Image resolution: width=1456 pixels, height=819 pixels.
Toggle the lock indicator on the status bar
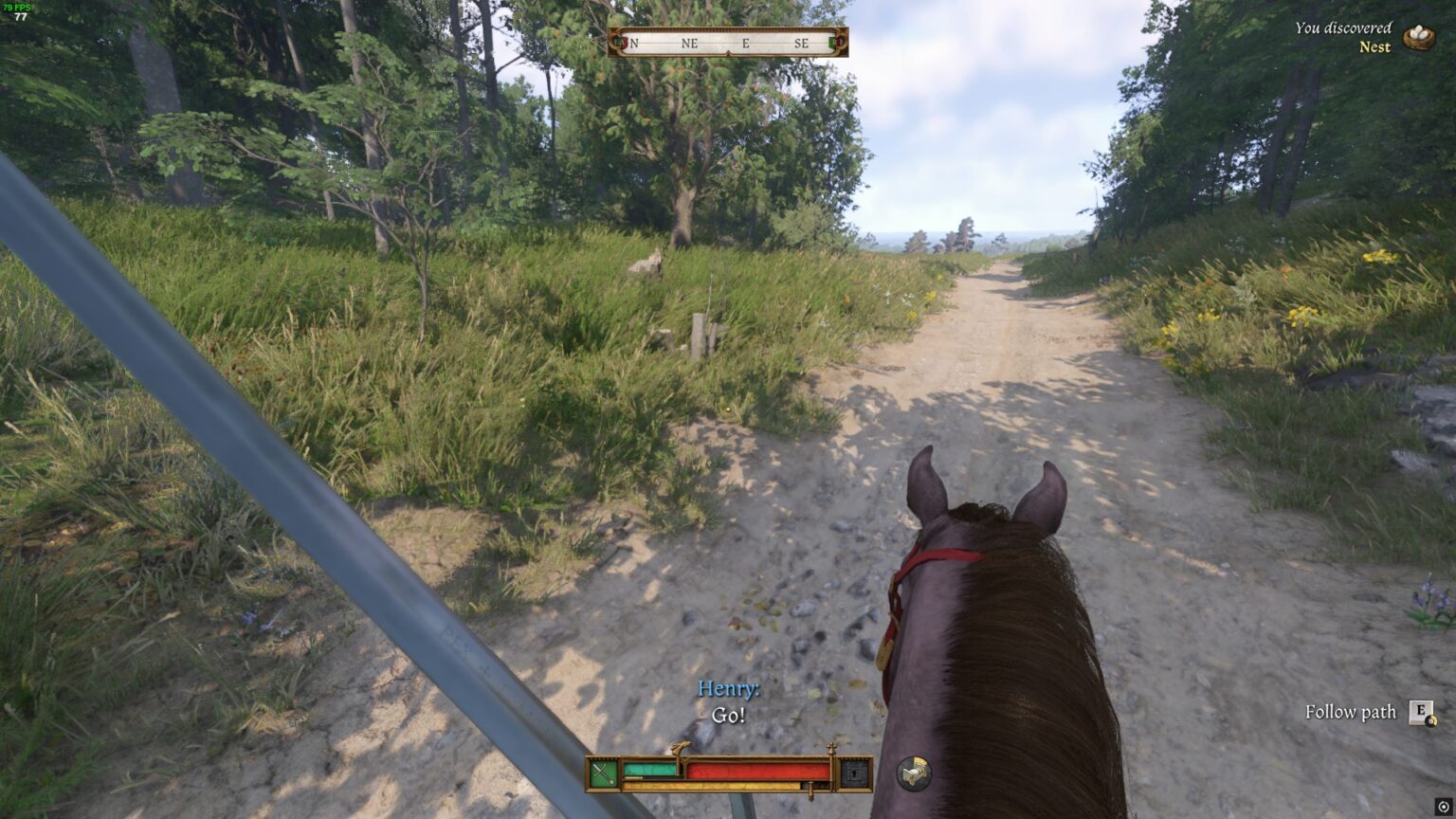click(854, 774)
